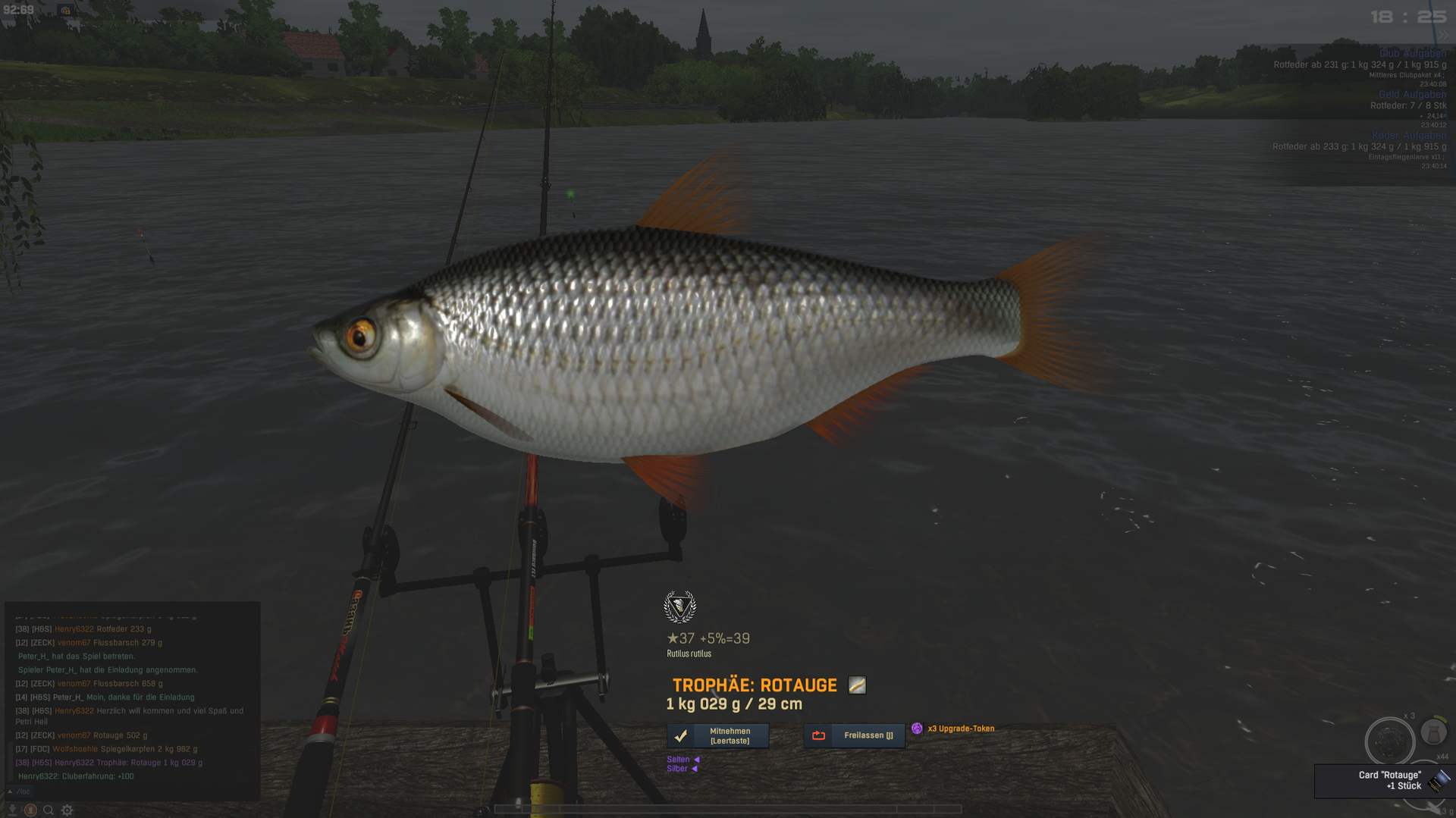1456x818 pixels.
Task: Select the trophy laurel badge icon
Action: 679,606
